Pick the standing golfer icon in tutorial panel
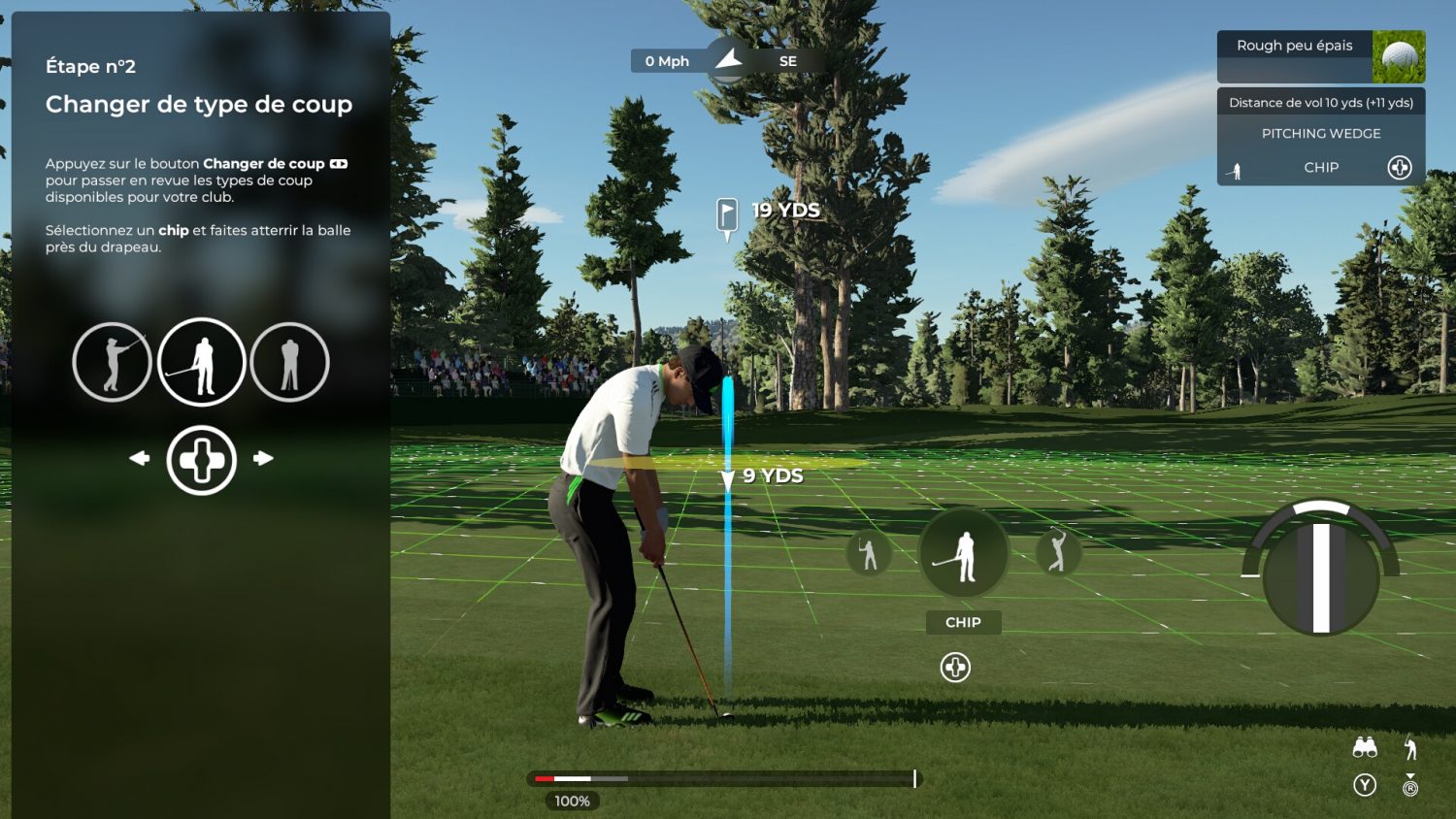 tap(290, 362)
